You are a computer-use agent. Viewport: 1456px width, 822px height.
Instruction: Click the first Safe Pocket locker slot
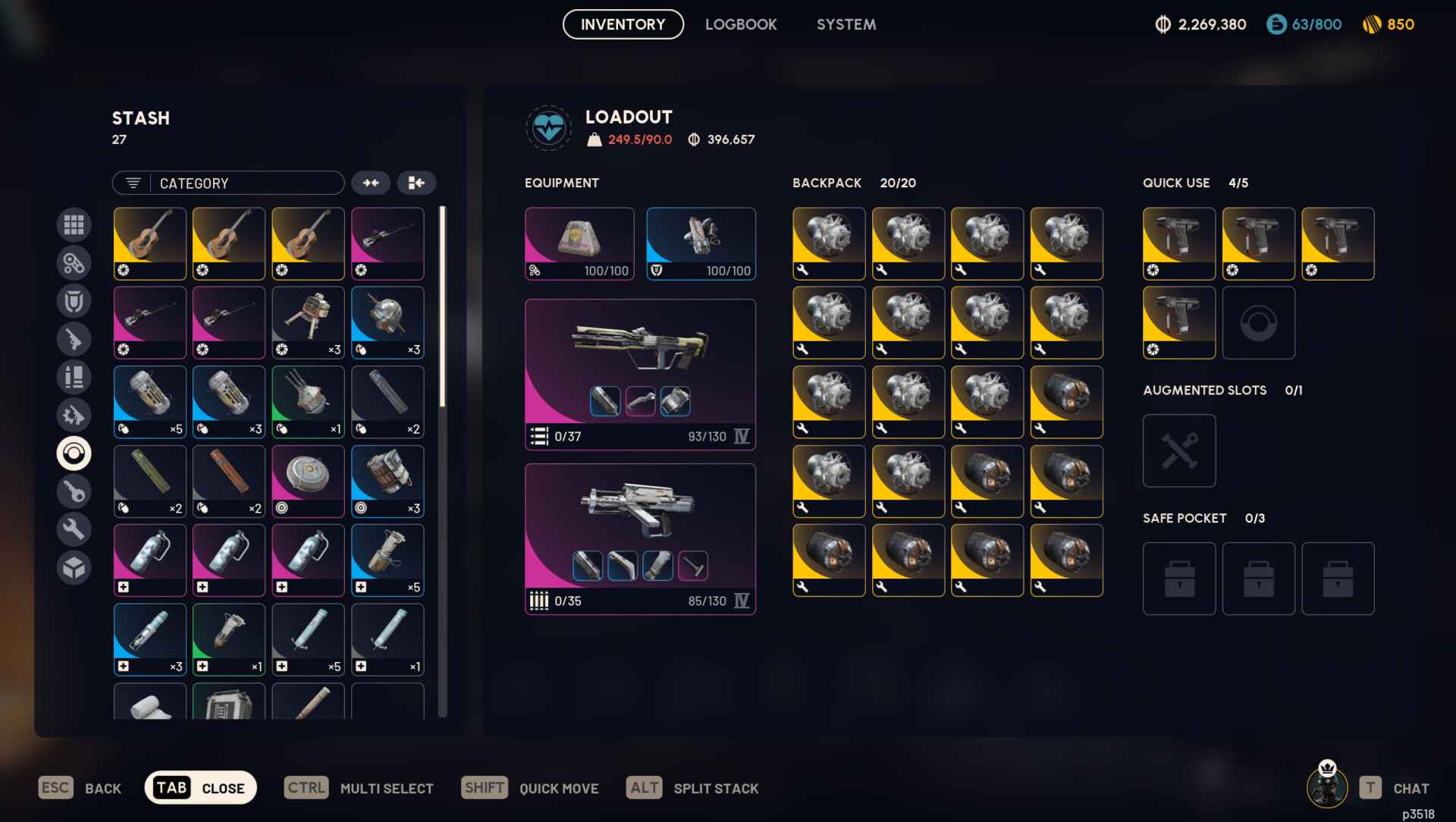coord(1178,579)
